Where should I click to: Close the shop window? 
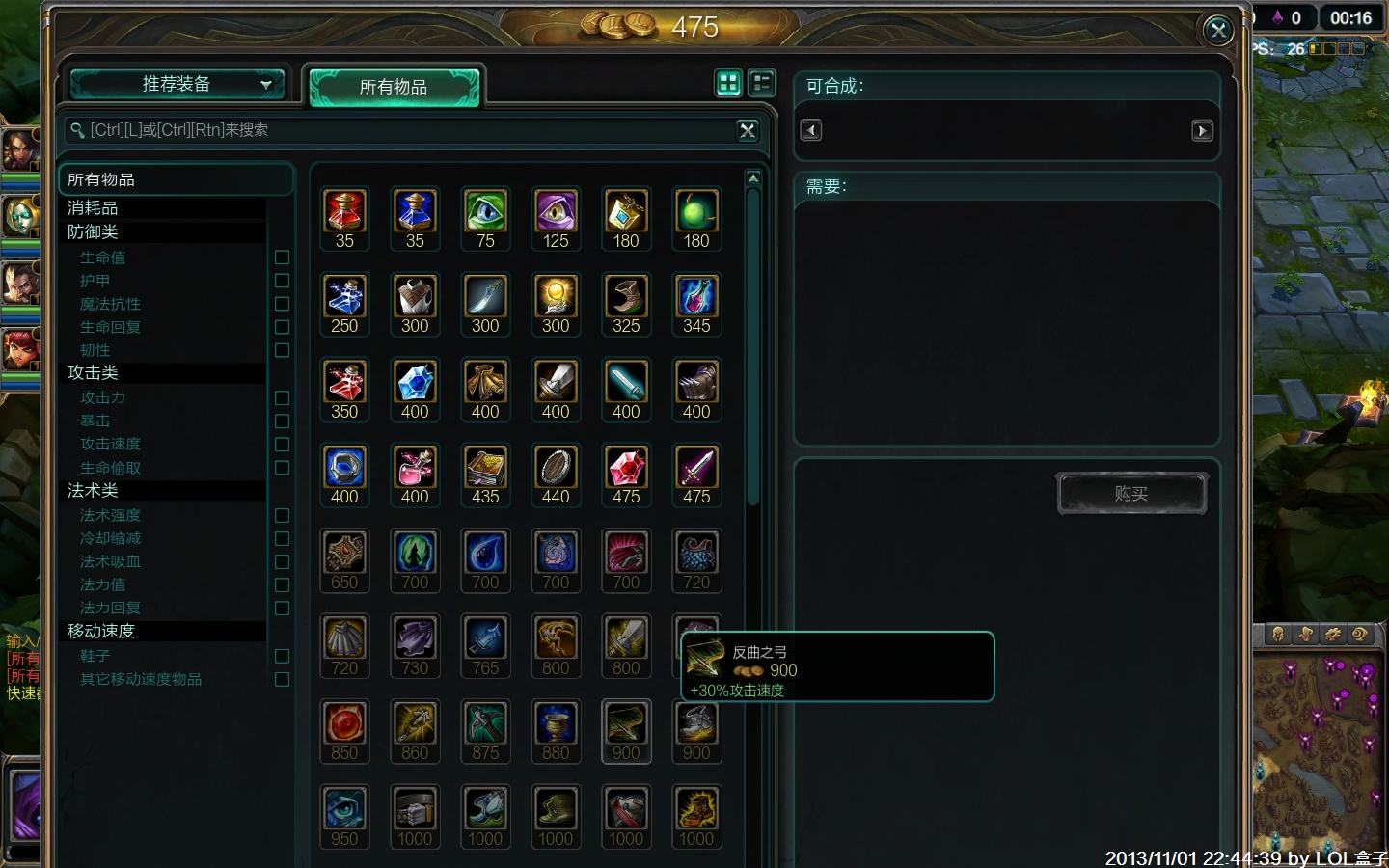1218,31
